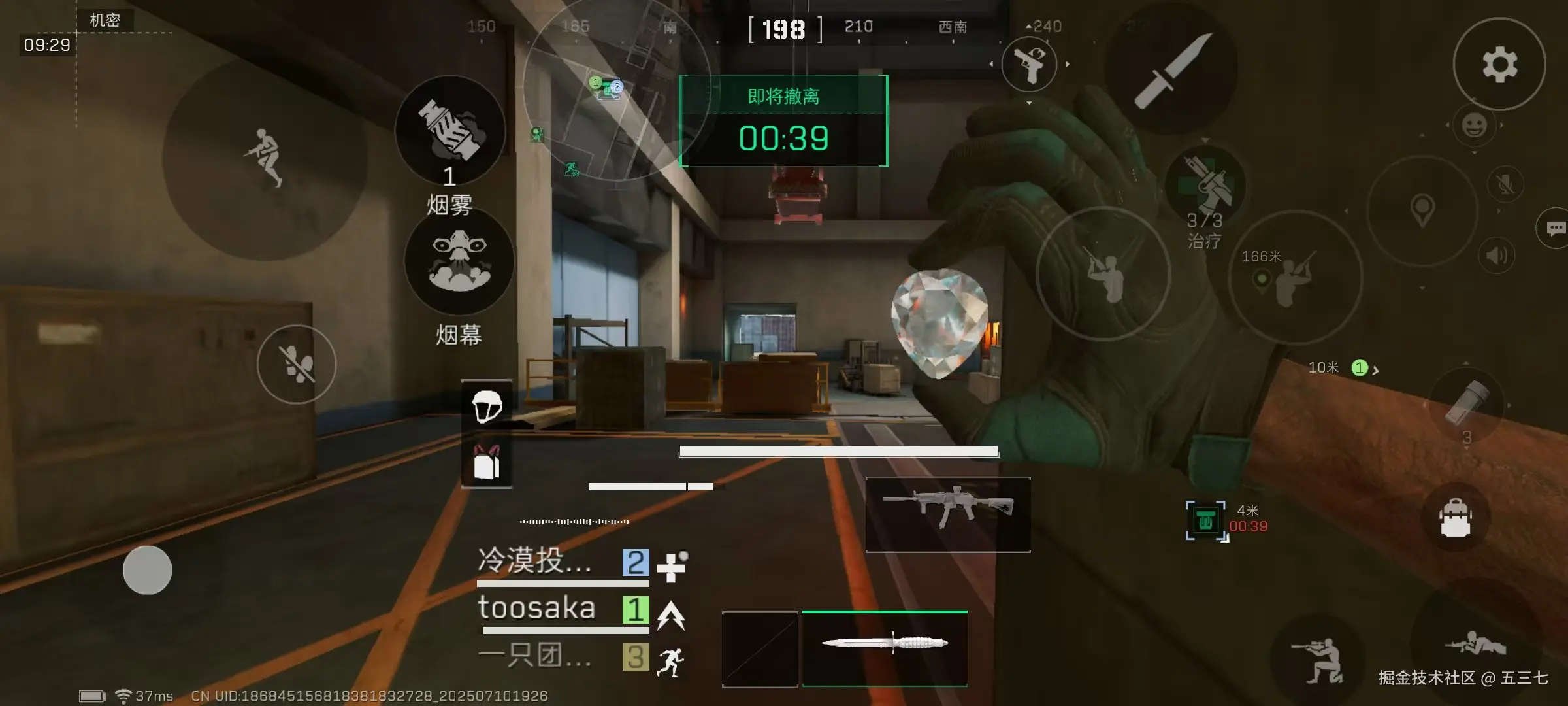The image size is (1568, 706).
Task: Tap the jump button
Action: (x=264, y=158)
